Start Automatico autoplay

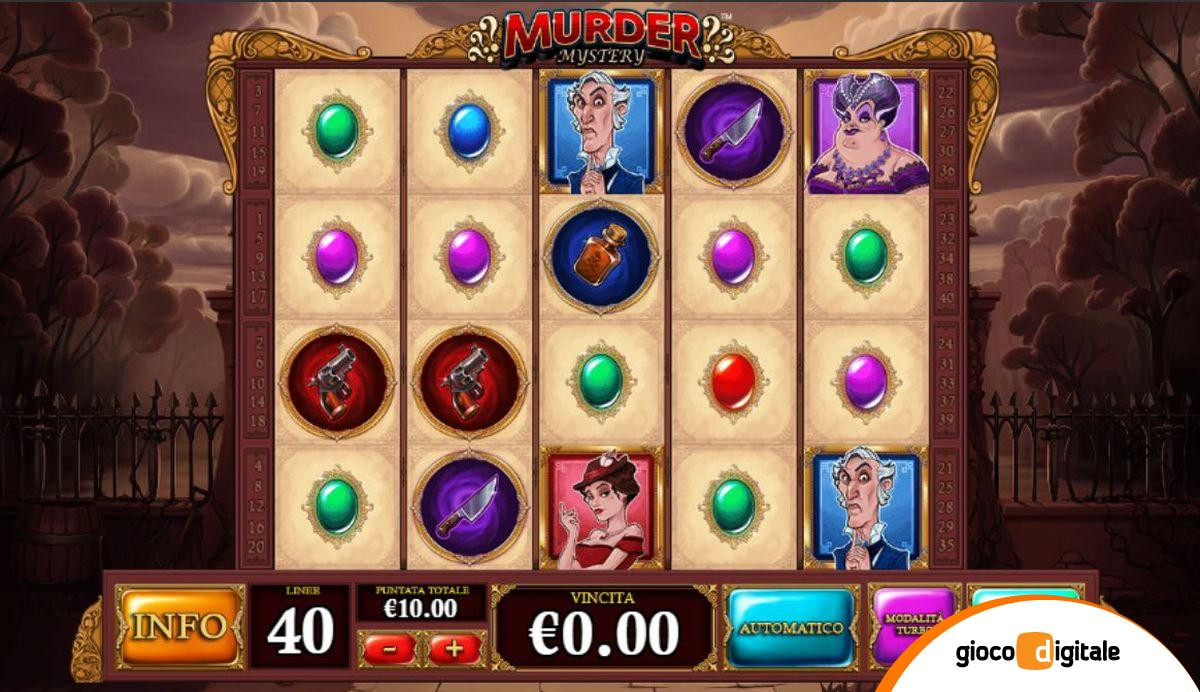click(791, 628)
